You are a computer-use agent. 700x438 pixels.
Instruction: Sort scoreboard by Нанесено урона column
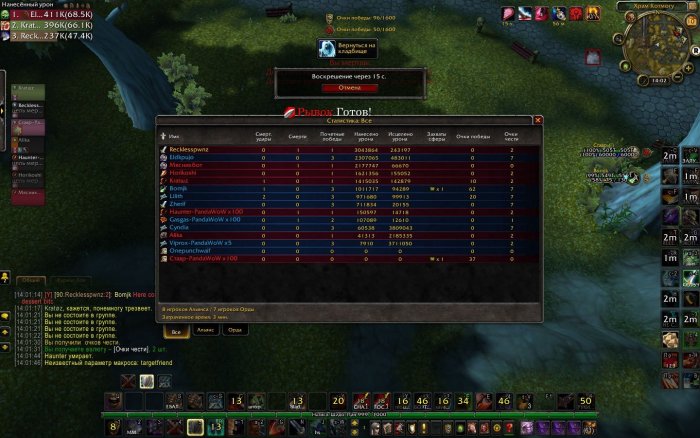coord(368,136)
